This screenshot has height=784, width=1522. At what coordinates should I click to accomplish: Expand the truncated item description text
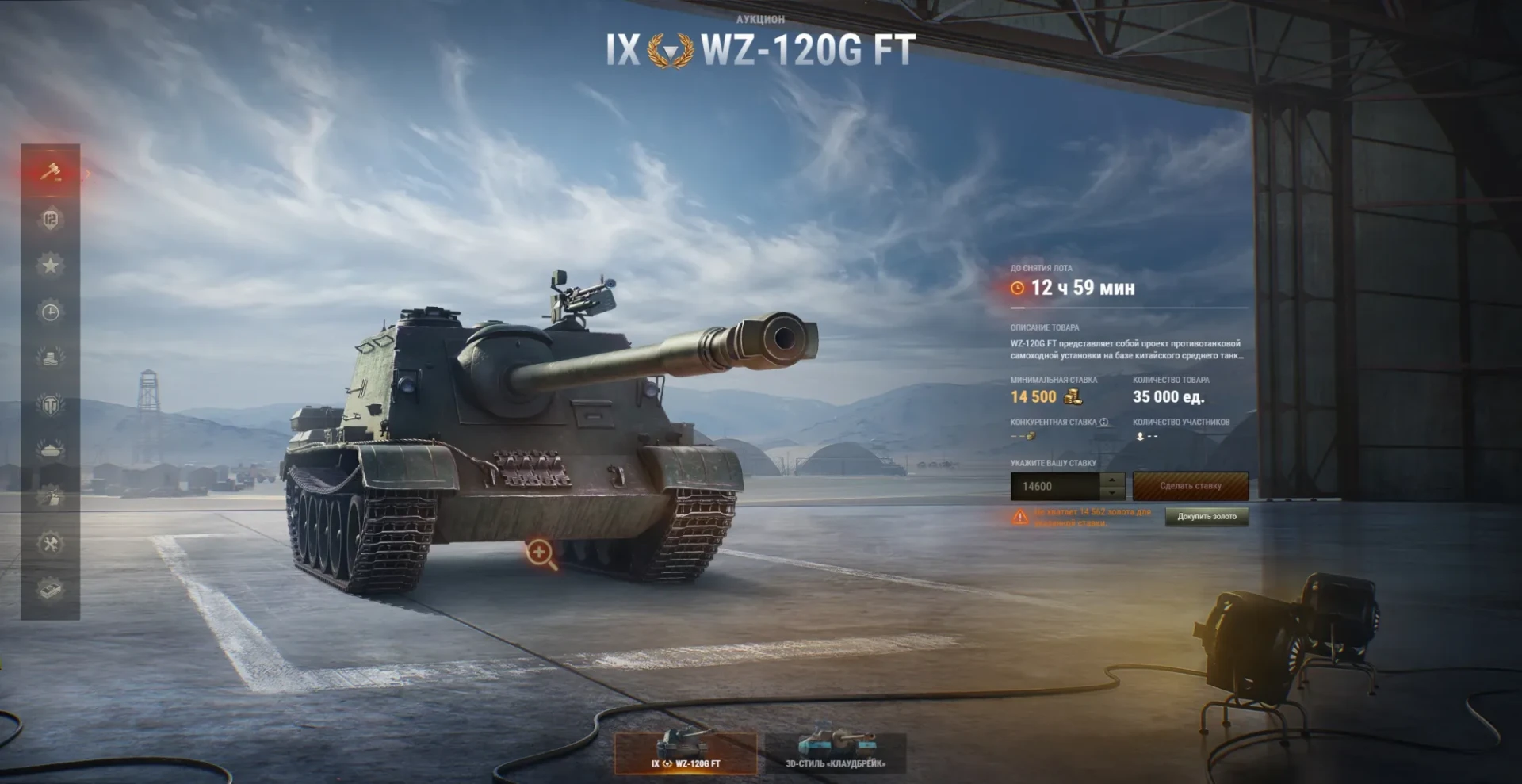click(1126, 350)
